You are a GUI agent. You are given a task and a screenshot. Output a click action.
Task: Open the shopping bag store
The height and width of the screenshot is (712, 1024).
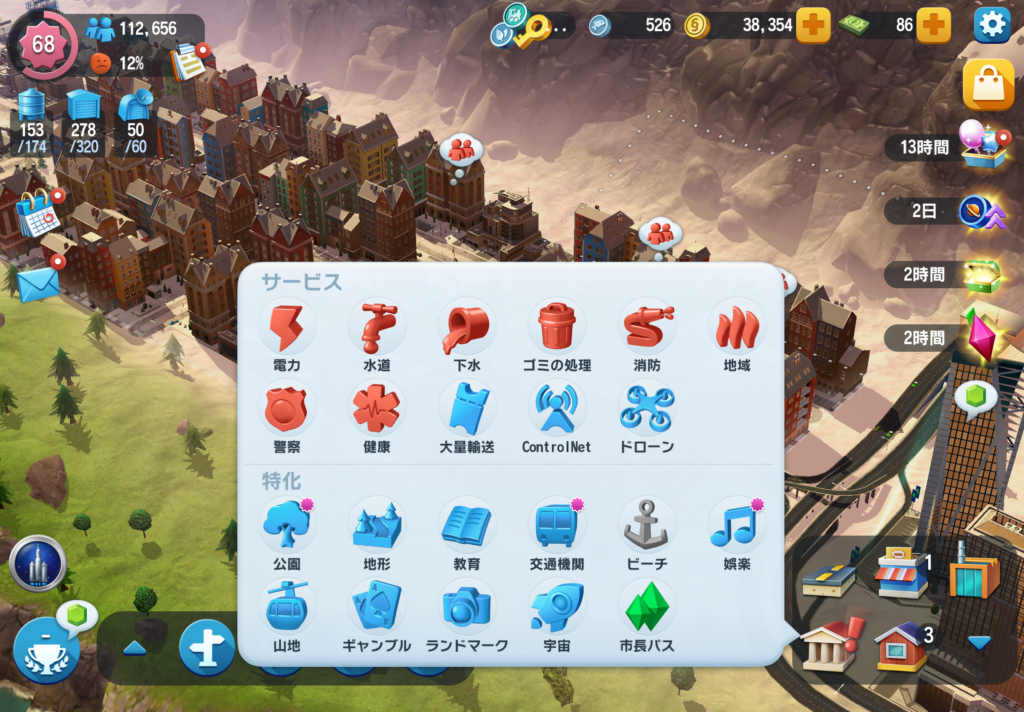tap(988, 86)
